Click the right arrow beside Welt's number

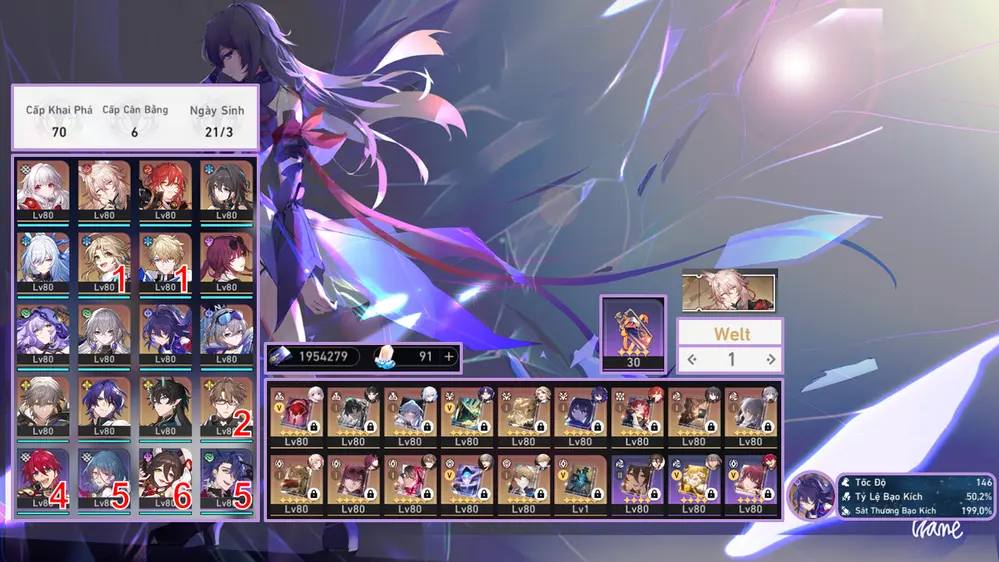coord(770,359)
